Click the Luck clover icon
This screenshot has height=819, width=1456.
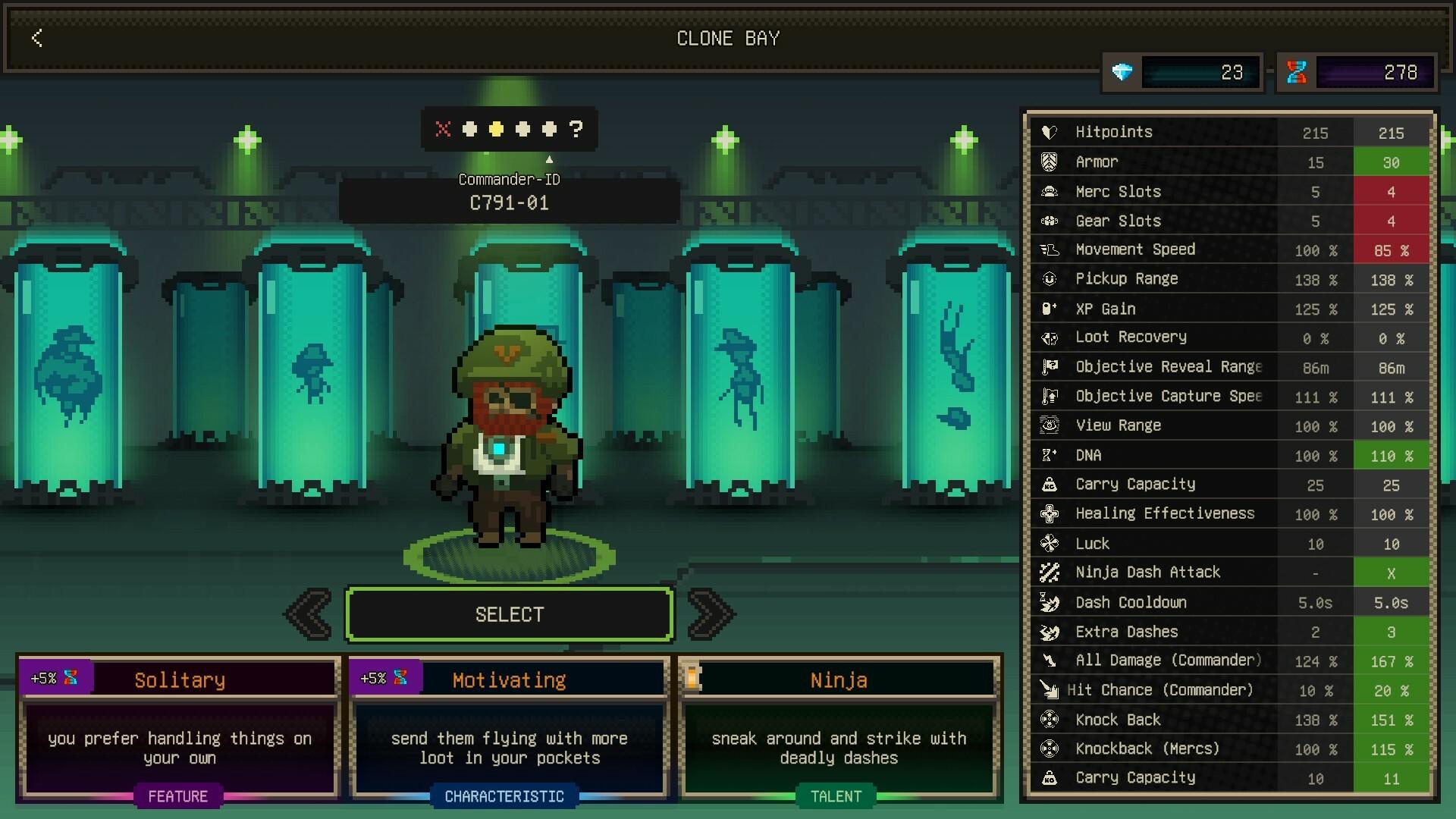click(x=1050, y=543)
